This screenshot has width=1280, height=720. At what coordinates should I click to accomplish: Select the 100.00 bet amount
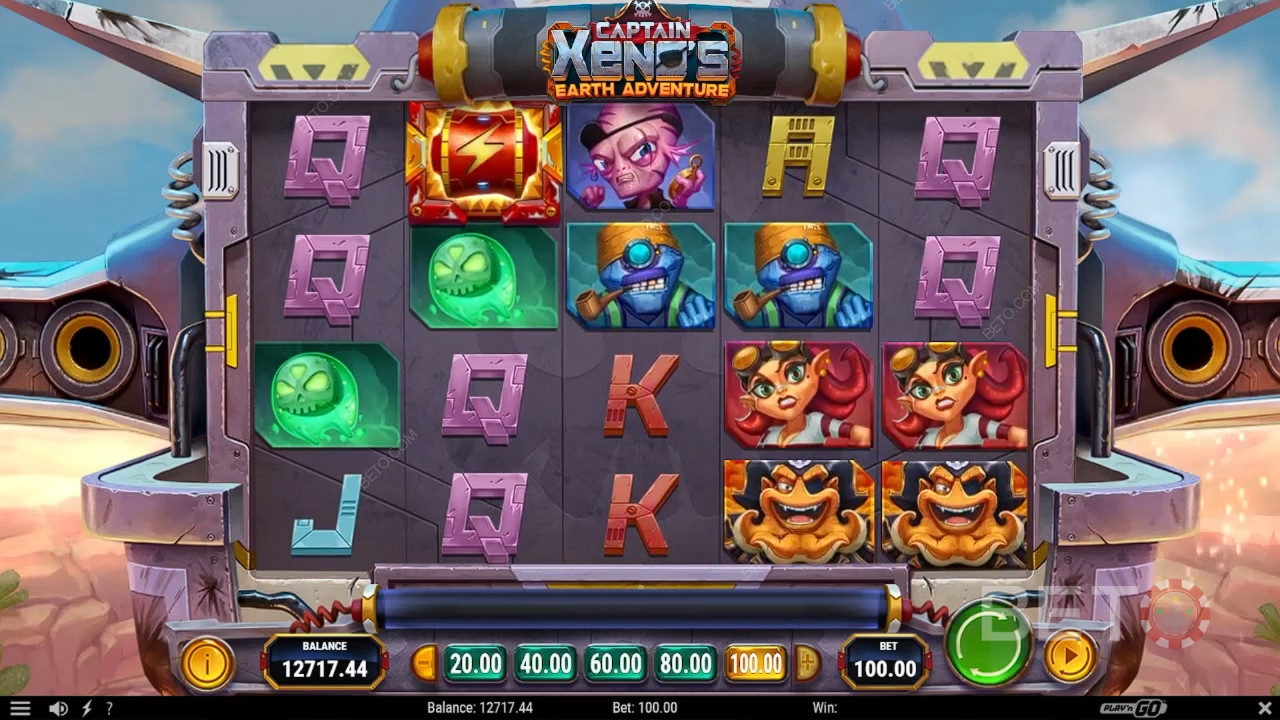pos(755,663)
